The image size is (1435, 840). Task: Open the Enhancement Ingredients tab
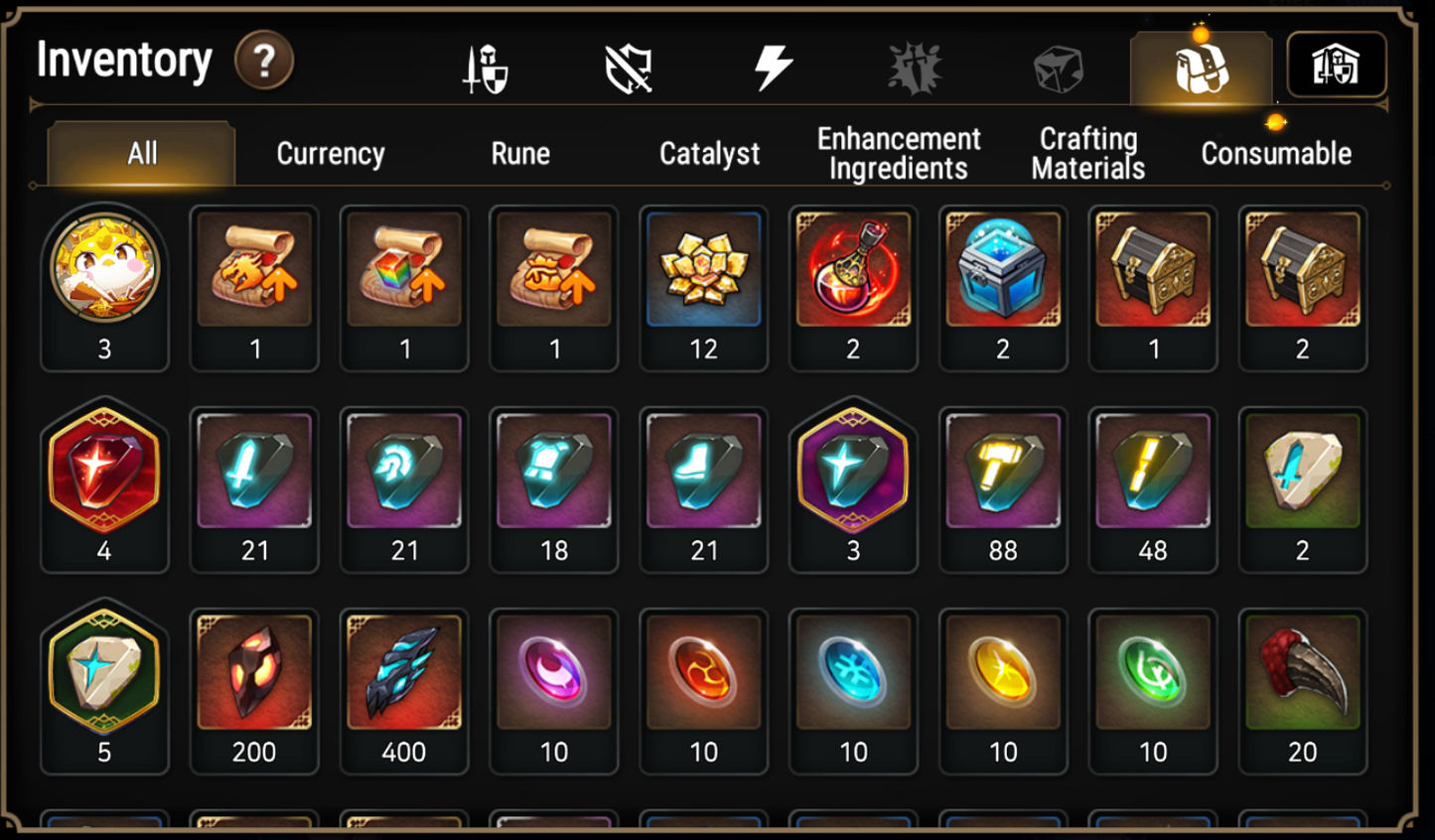click(899, 154)
